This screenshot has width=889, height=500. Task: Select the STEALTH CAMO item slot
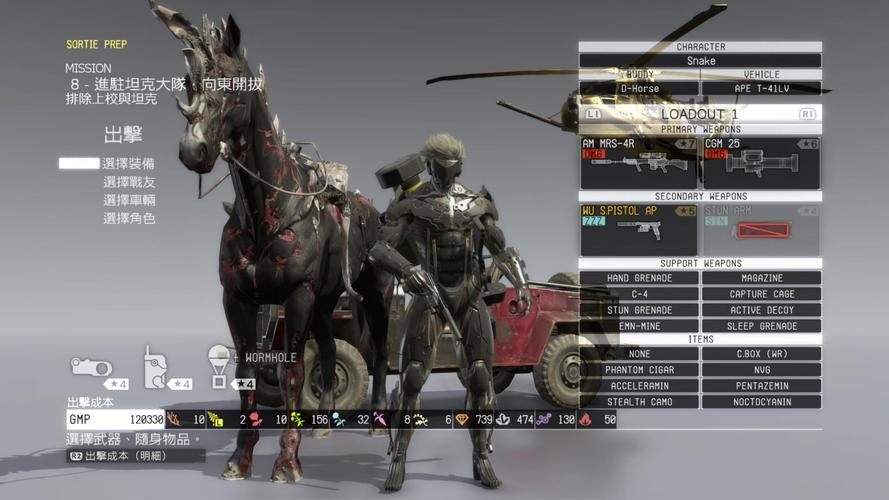click(639, 402)
